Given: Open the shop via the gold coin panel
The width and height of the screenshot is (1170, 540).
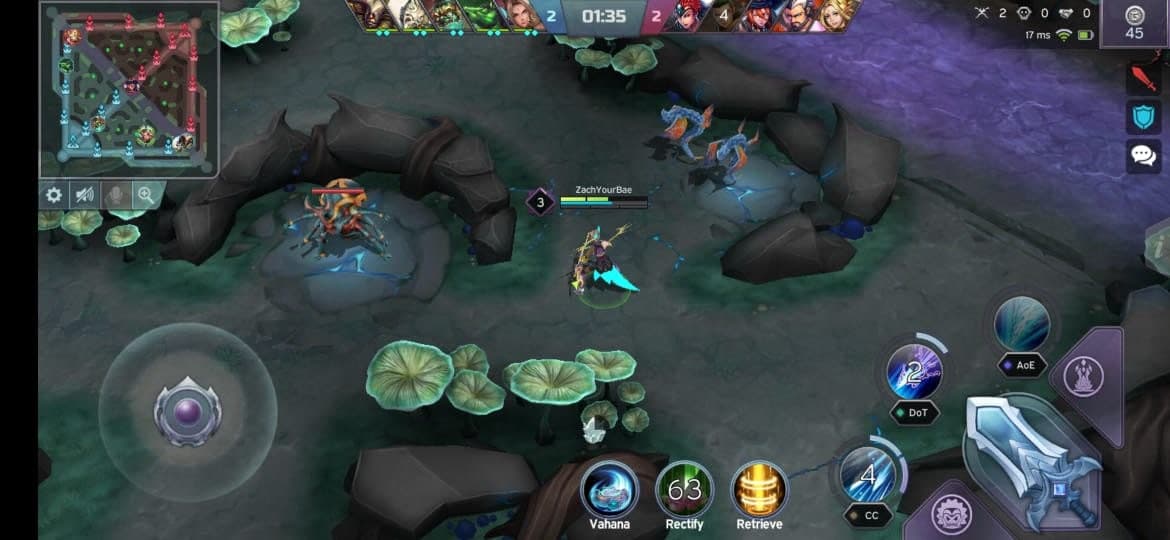Looking at the screenshot, I should pos(1133,23).
